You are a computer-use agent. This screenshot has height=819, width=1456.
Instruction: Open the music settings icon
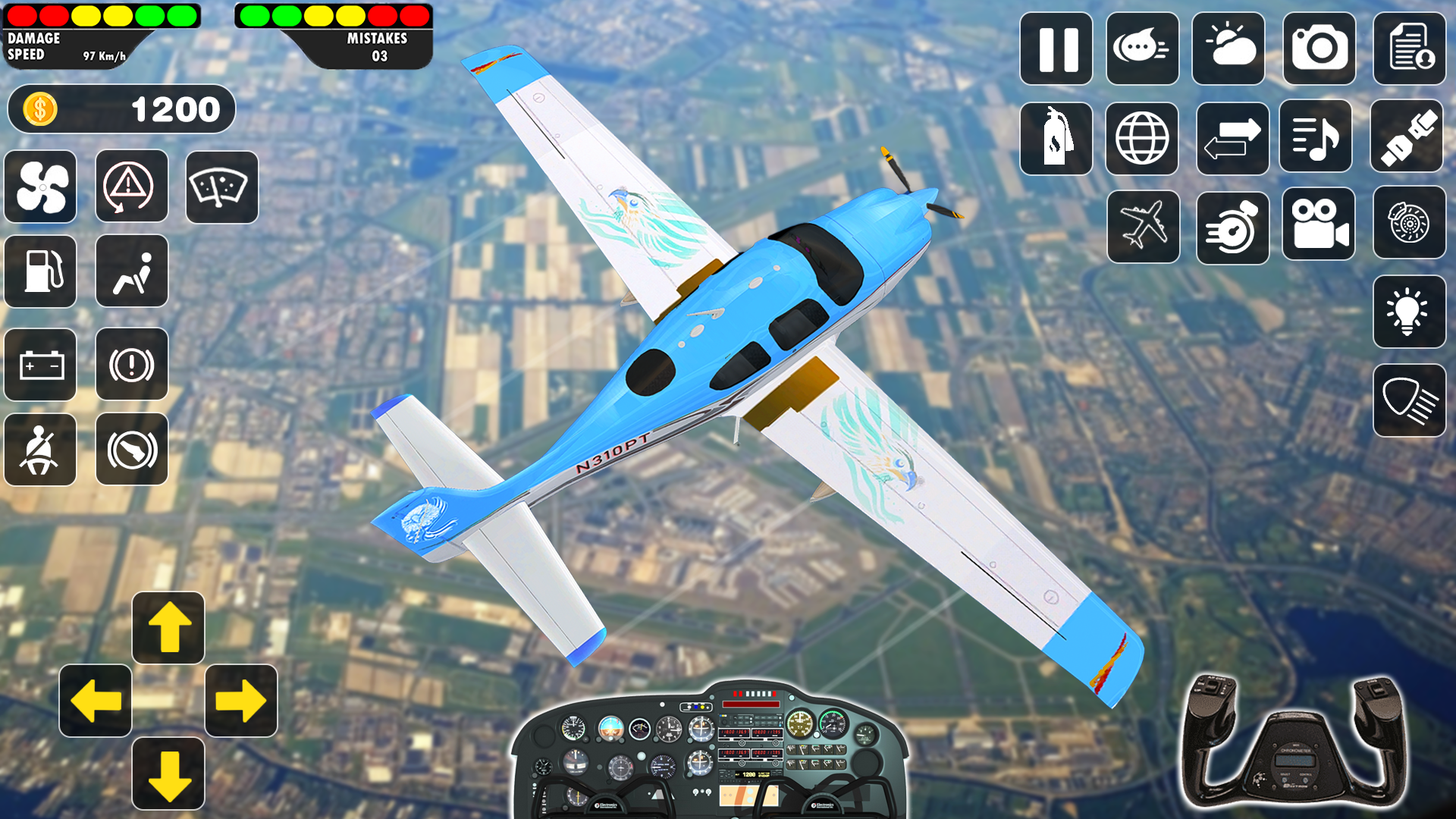(x=1315, y=137)
